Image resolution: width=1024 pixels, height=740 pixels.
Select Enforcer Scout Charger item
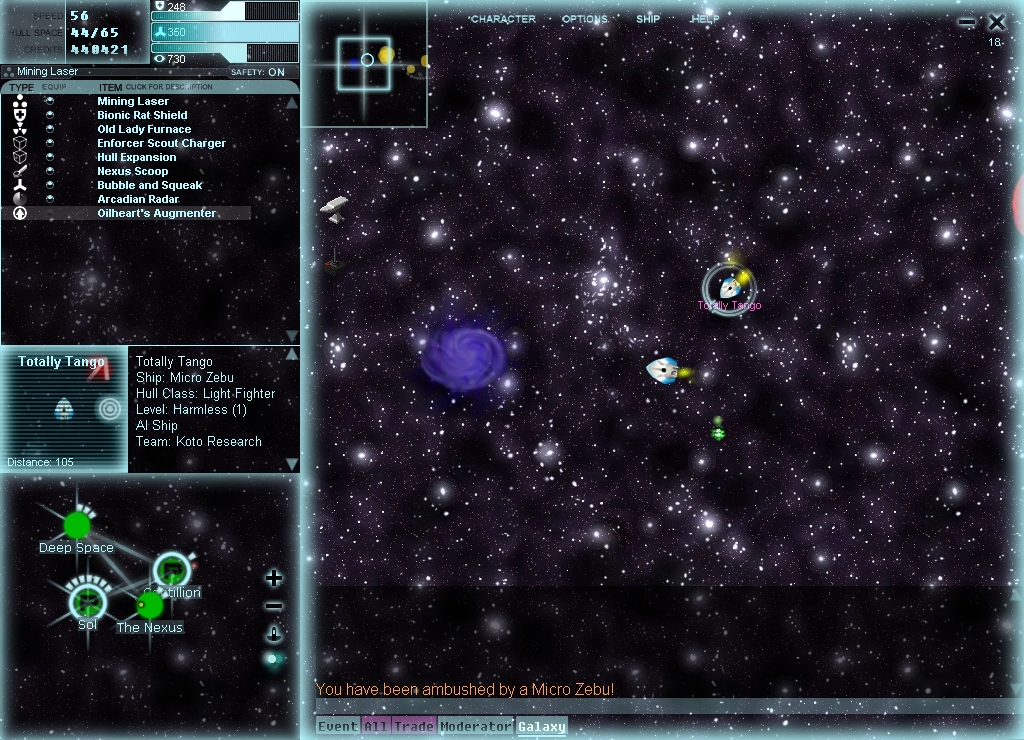tap(161, 143)
